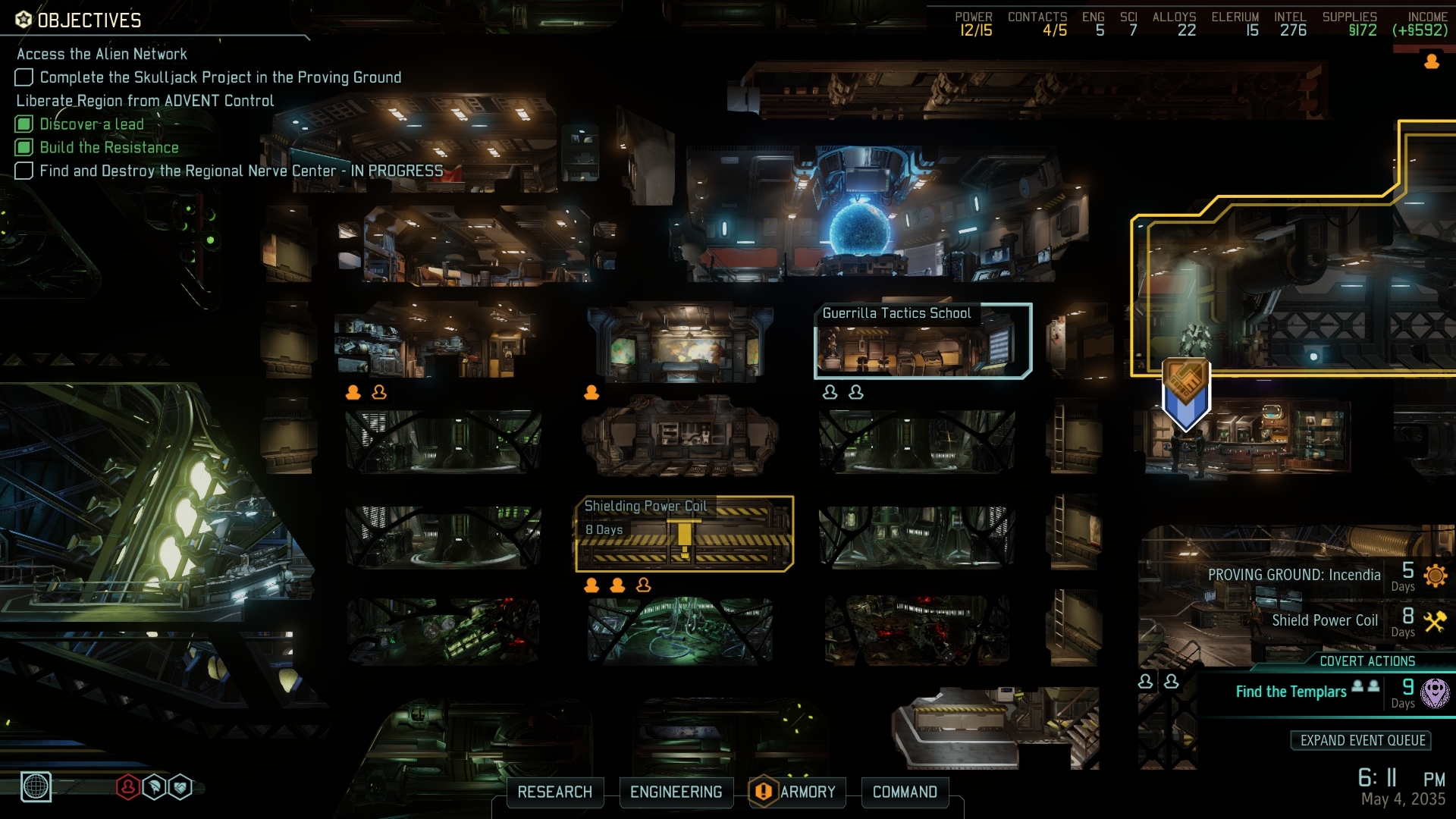The image size is (1456, 819).
Task: Open the Geoscape globe view
Action: coord(36,786)
